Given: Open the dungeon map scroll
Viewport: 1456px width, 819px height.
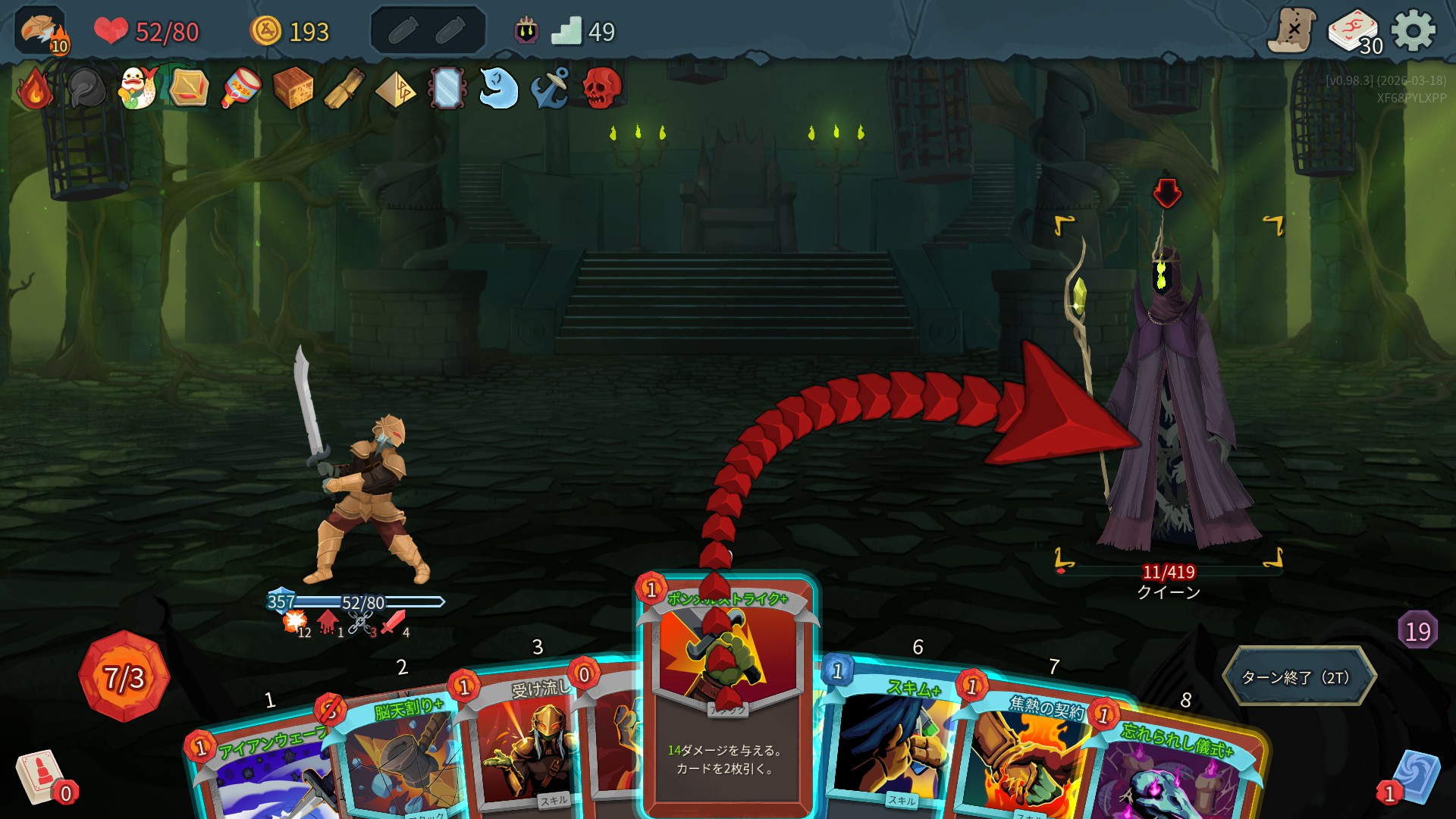Looking at the screenshot, I should tap(1292, 30).
